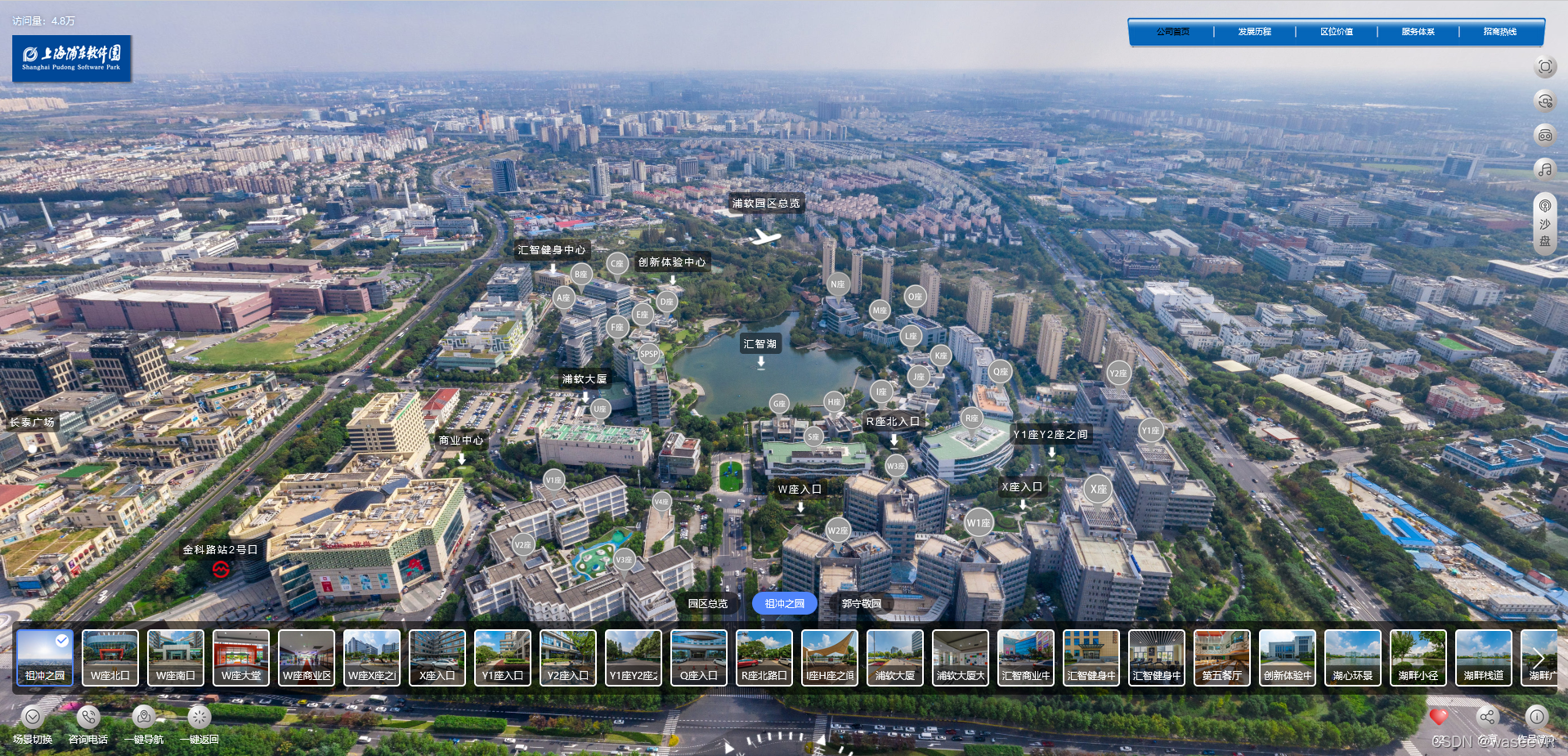Select the 第五餐厅 scene thumbnail
Screen dimensions: 1568x756
coord(1222,658)
